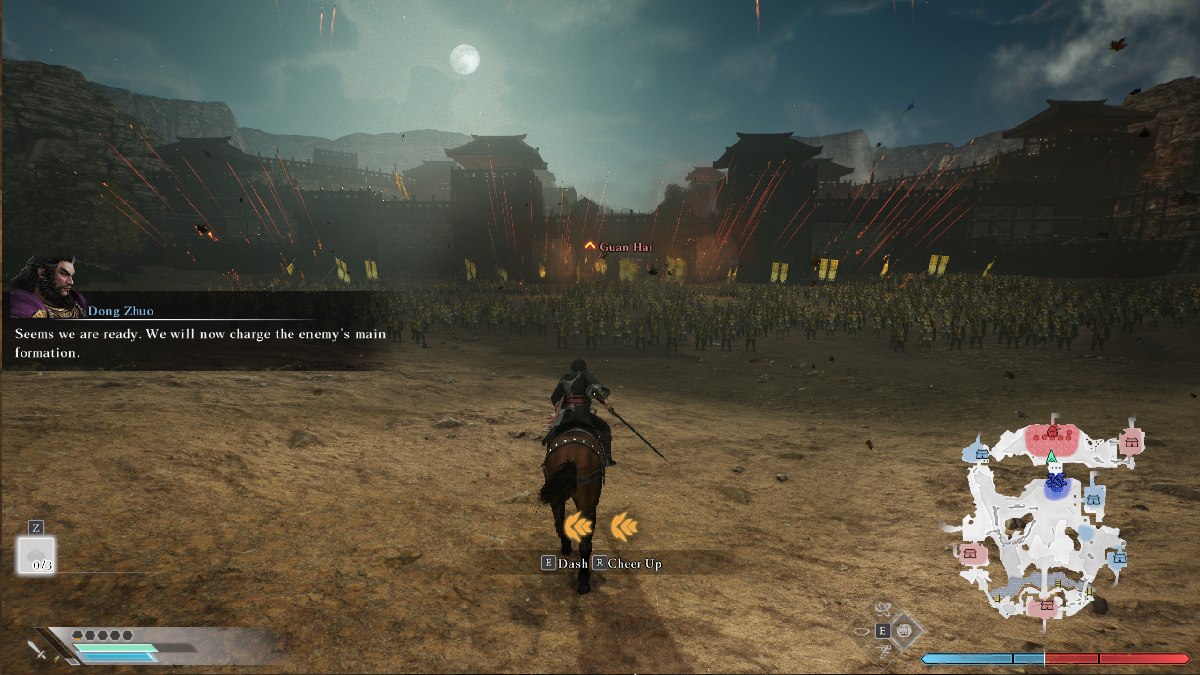Screen dimensions: 1200x675
Task: Click the green player arrow on minimap
Action: click(x=1052, y=458)
